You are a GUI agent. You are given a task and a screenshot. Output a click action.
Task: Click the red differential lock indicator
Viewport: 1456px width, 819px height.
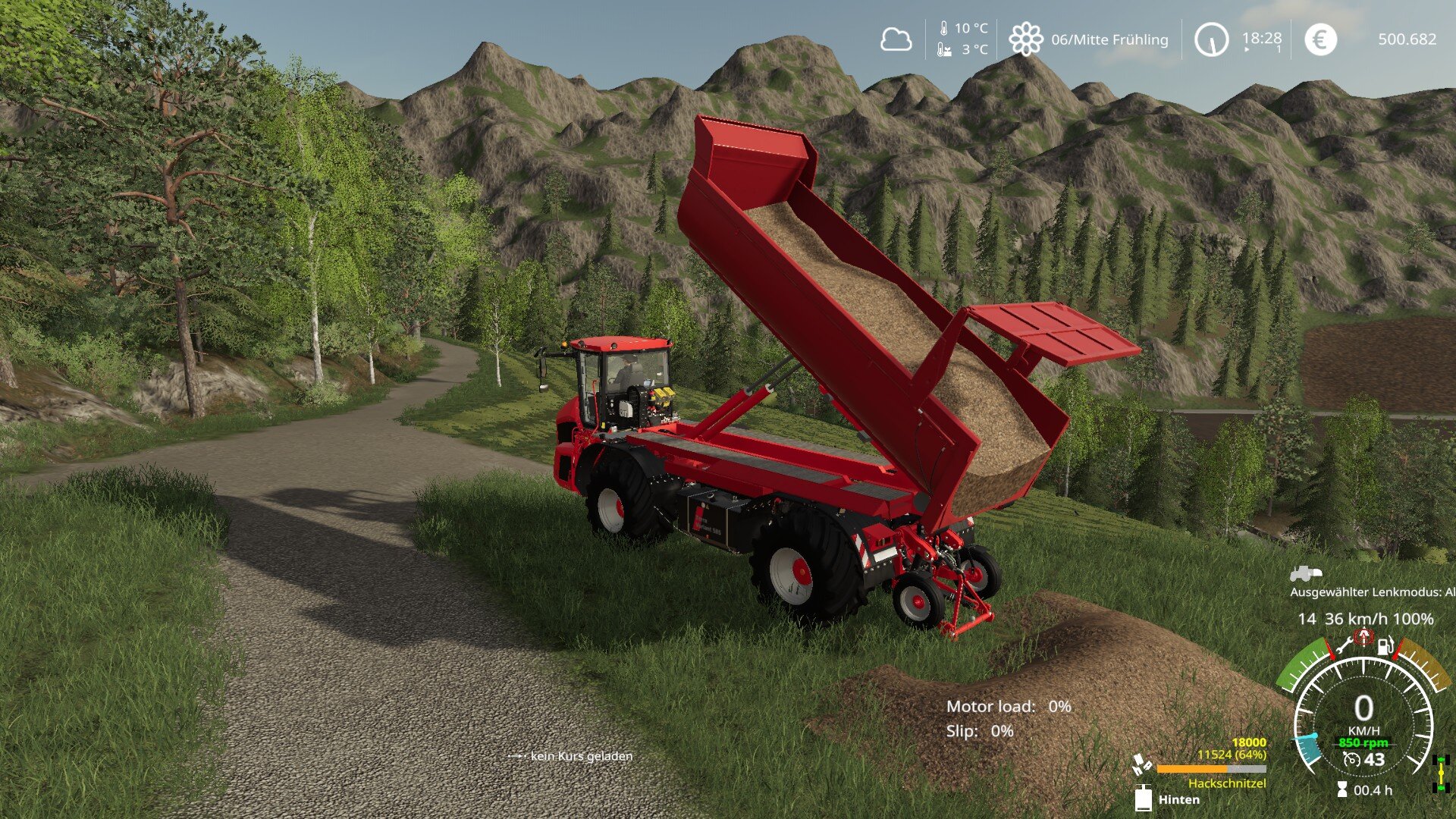(1363, 636)
